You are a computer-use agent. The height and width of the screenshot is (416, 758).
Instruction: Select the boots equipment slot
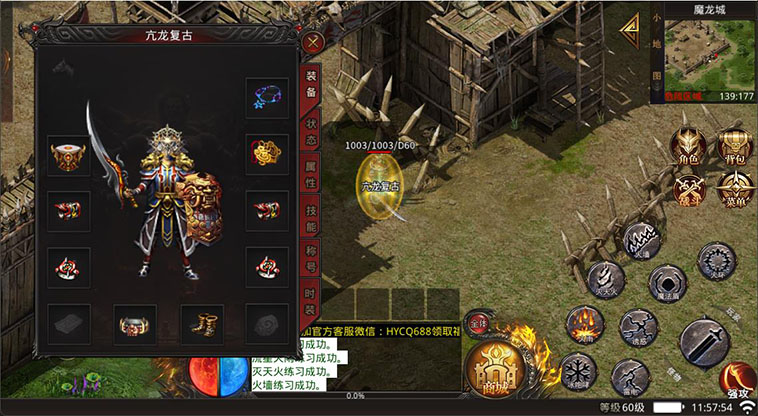point(201,325)
